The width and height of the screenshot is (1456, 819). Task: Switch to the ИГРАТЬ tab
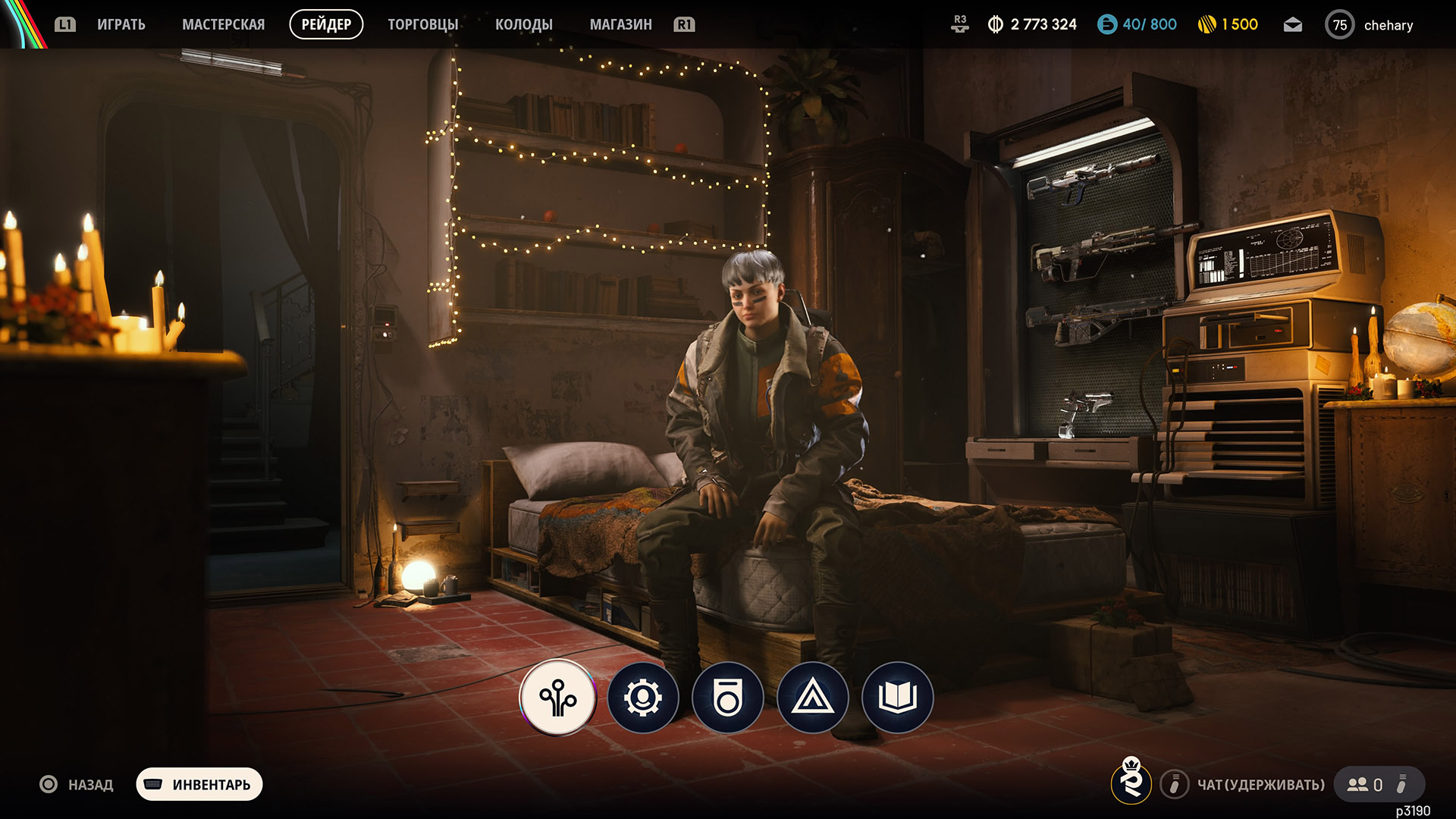[121, 24]
